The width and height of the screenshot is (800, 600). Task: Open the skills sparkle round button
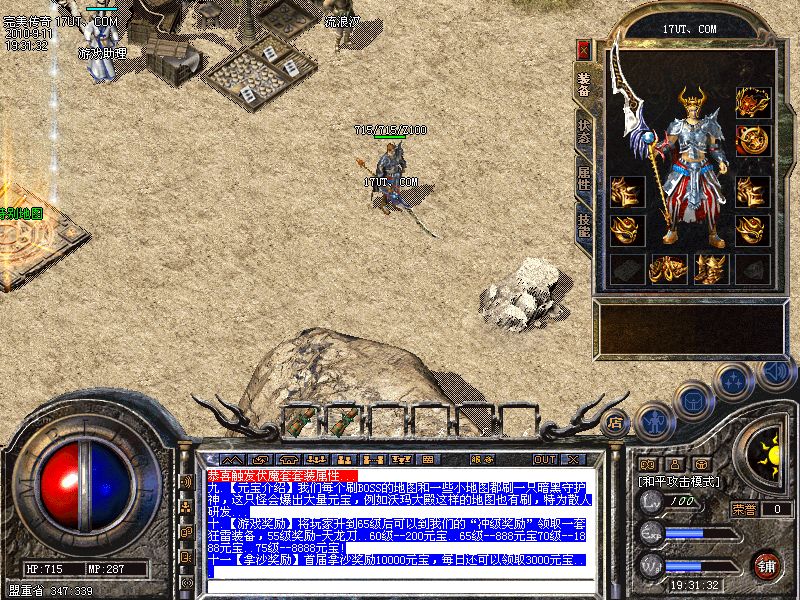click(x=734, y=381)
